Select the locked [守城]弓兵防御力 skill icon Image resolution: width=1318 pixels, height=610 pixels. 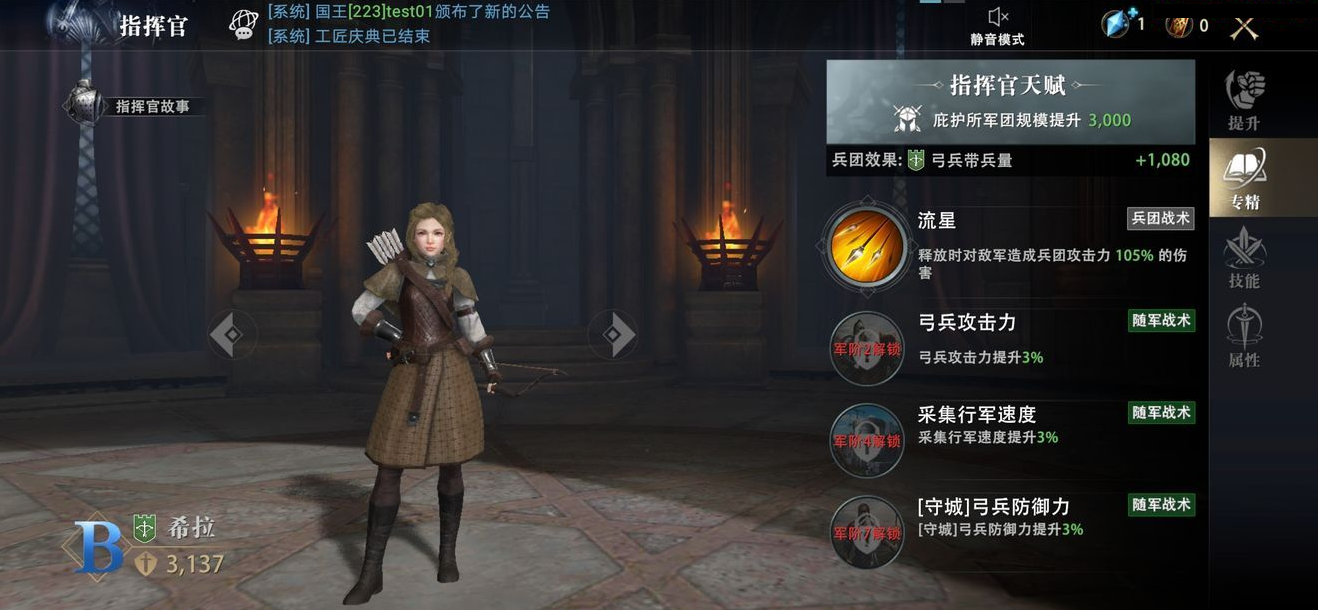[866, 532]
